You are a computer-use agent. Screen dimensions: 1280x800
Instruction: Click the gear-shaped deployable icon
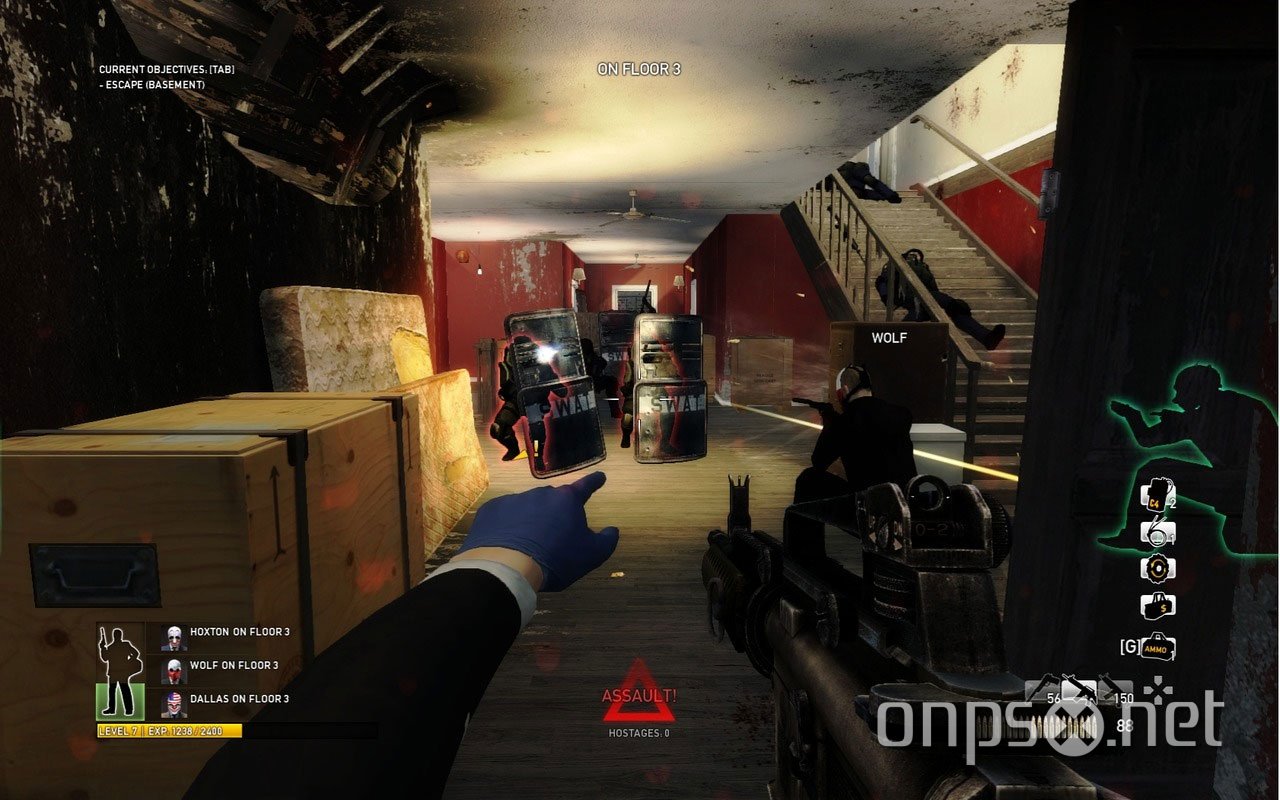coord(1156,567)
